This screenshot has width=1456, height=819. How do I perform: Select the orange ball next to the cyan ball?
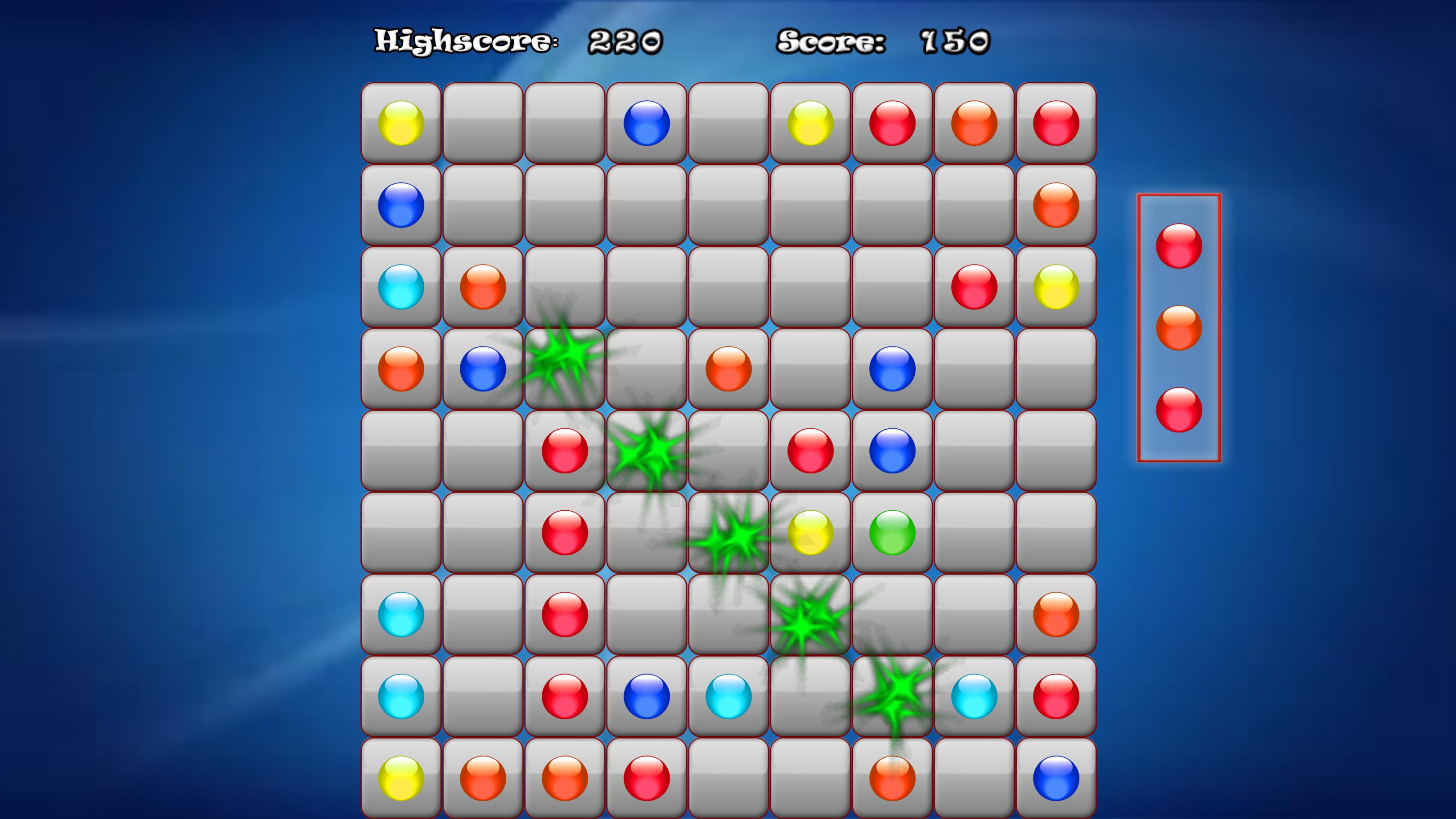tap(483, 286)
